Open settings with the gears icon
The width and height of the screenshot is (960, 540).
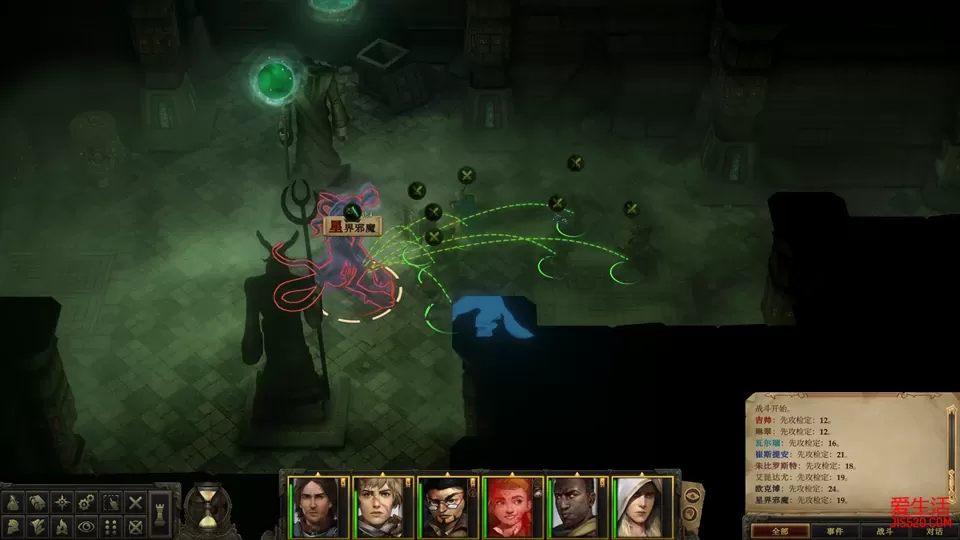pyautogui.click(x=87, y=502)
